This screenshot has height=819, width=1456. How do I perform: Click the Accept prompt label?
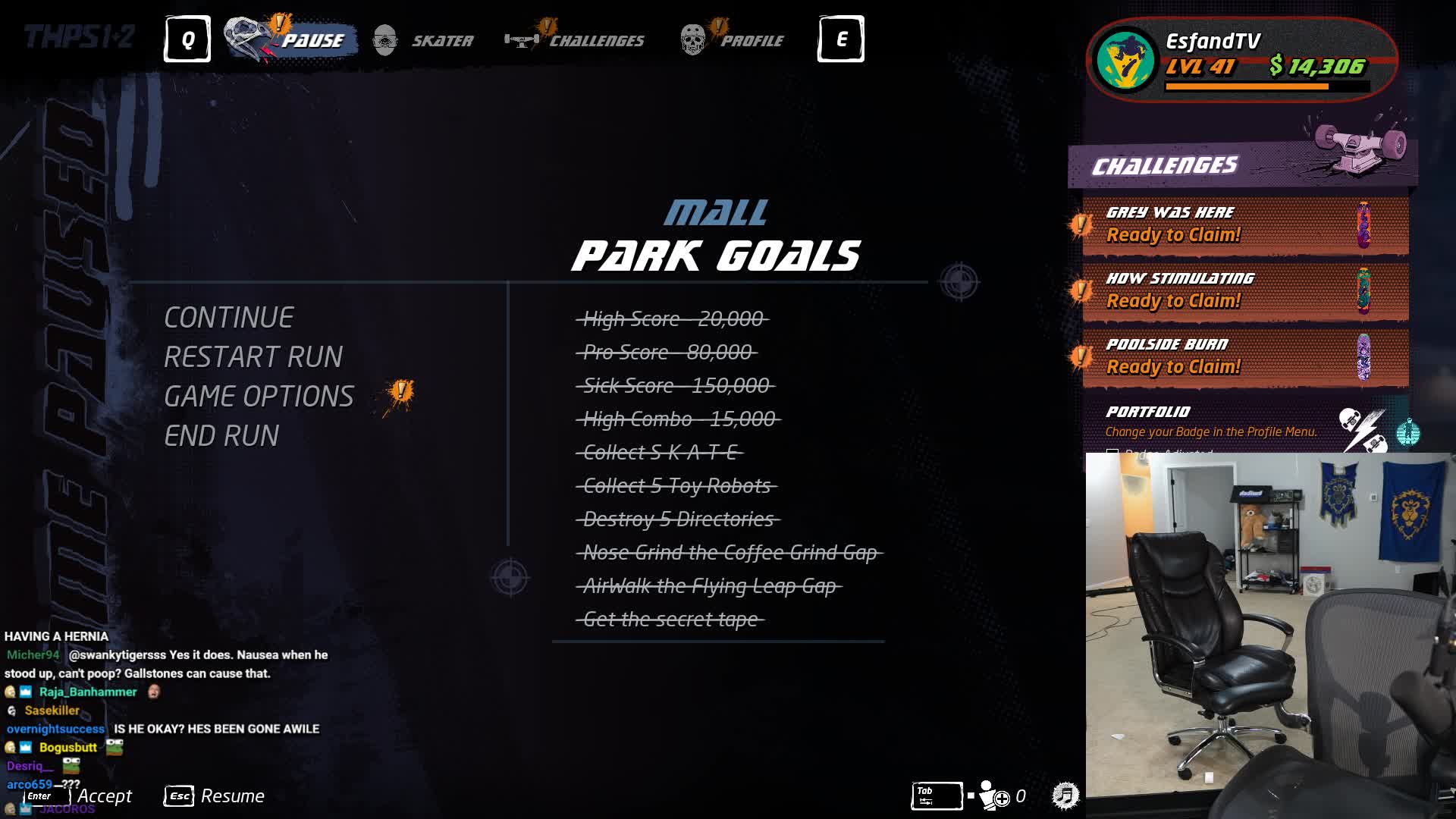[x=105, y=796]
